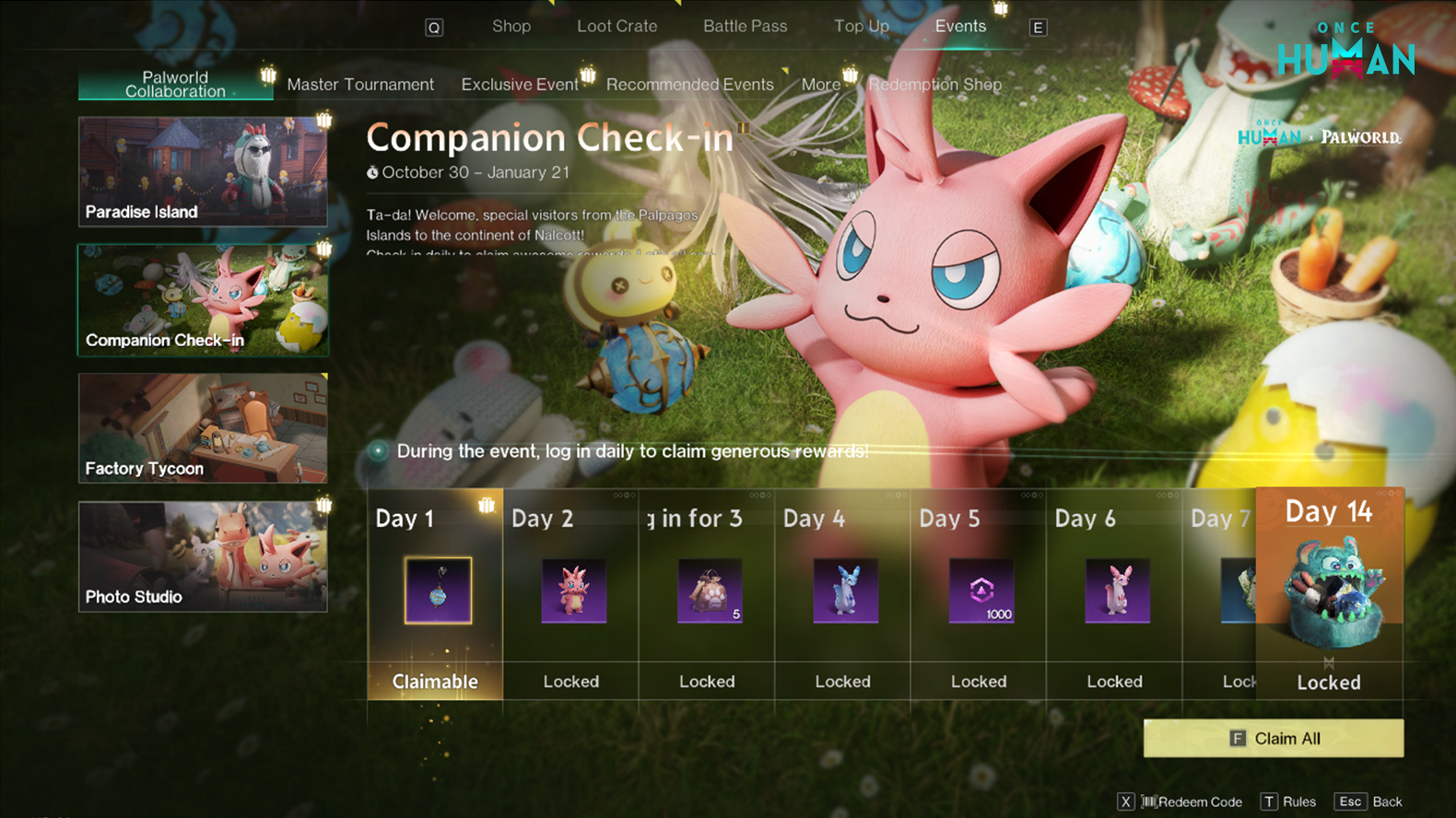Image resolution: width=1456 pixels, height=818 pixels.
Task: Select the Paradise Island event thumbnail
Action: 203,171
